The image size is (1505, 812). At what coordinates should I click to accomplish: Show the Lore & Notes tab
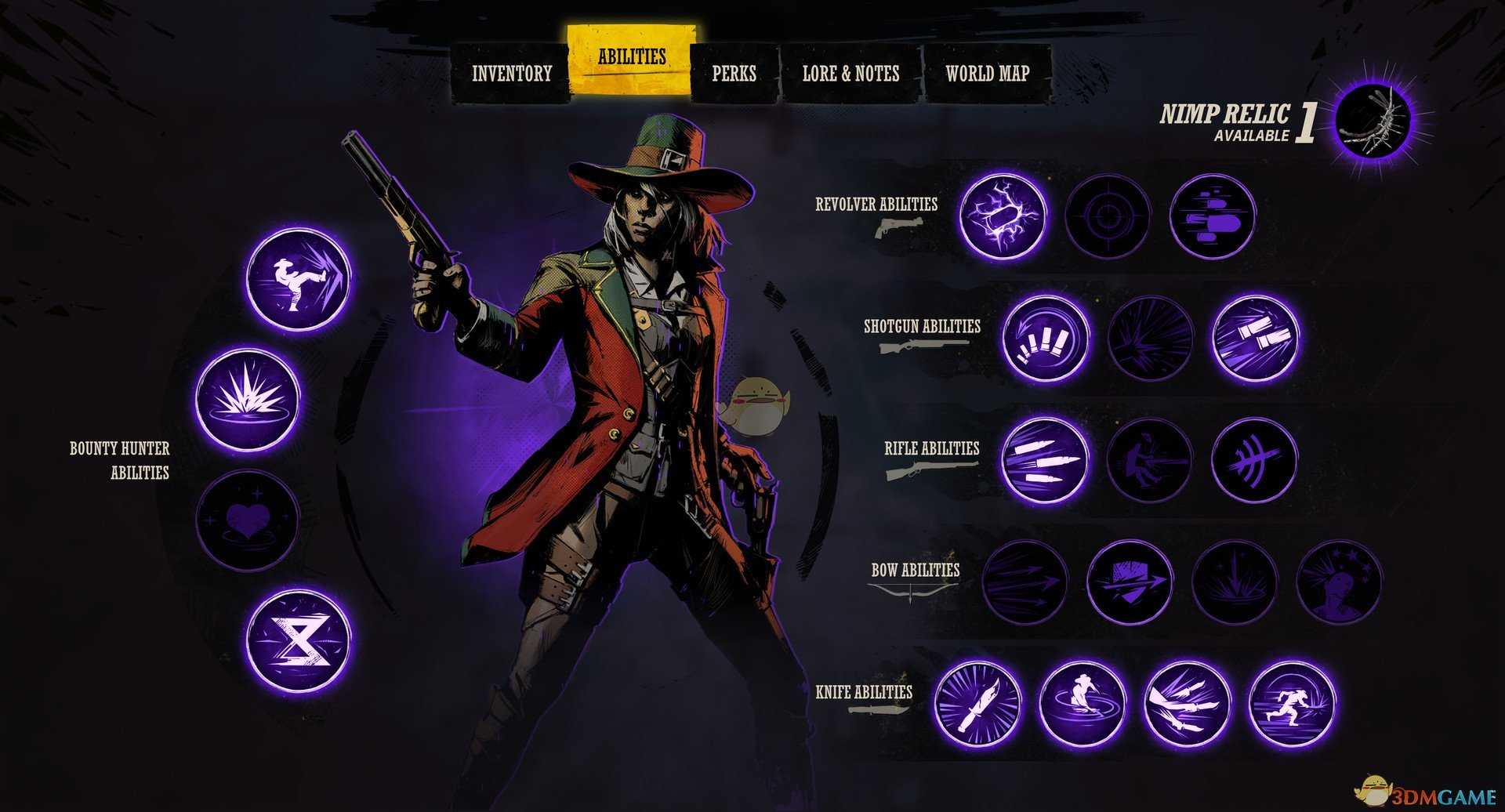(x=850, y=74)
